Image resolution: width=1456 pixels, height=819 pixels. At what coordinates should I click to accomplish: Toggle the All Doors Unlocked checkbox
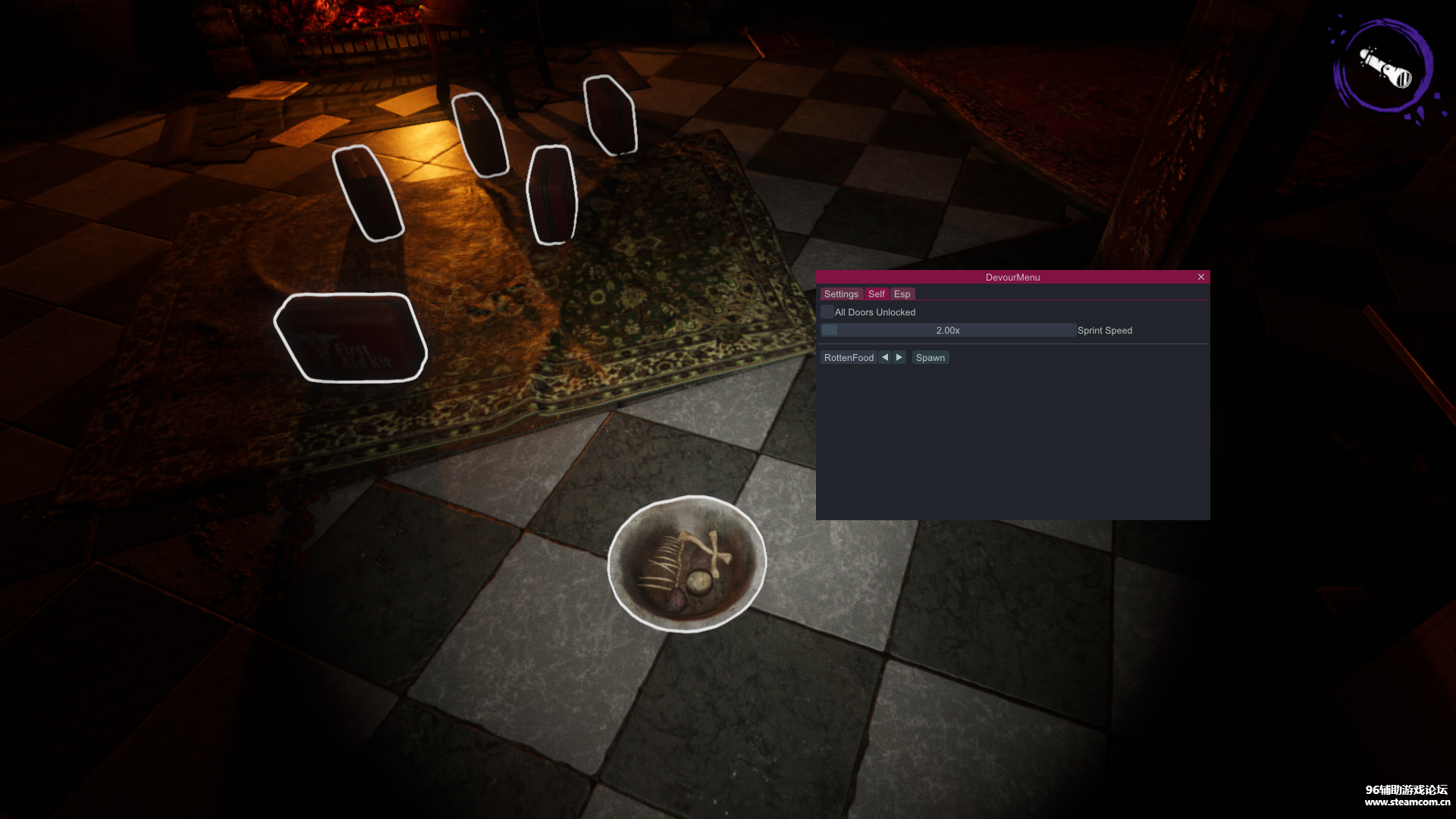coord(827,312)
